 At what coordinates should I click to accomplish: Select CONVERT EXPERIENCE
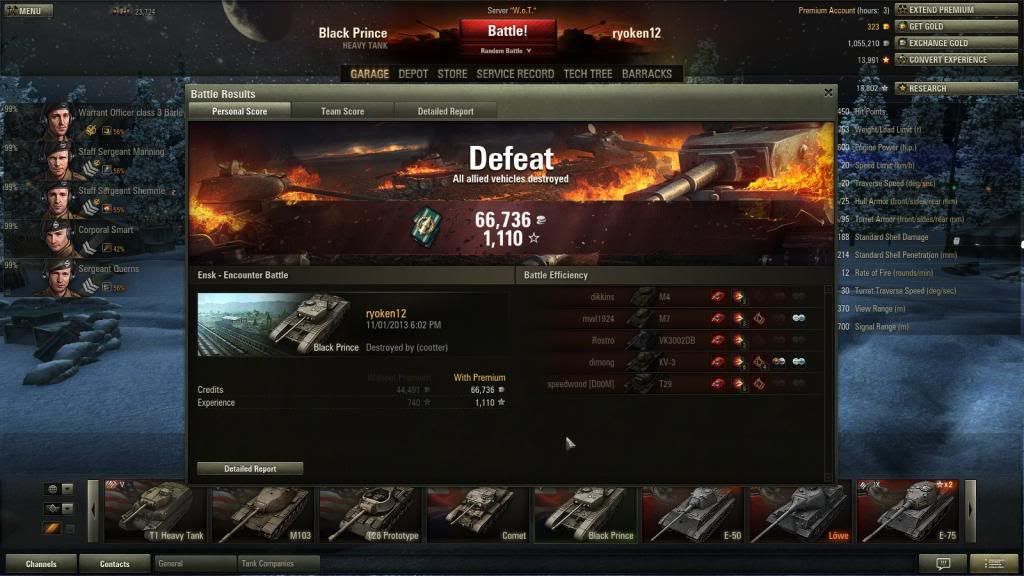pyautogui.click(x=954, y=60)
